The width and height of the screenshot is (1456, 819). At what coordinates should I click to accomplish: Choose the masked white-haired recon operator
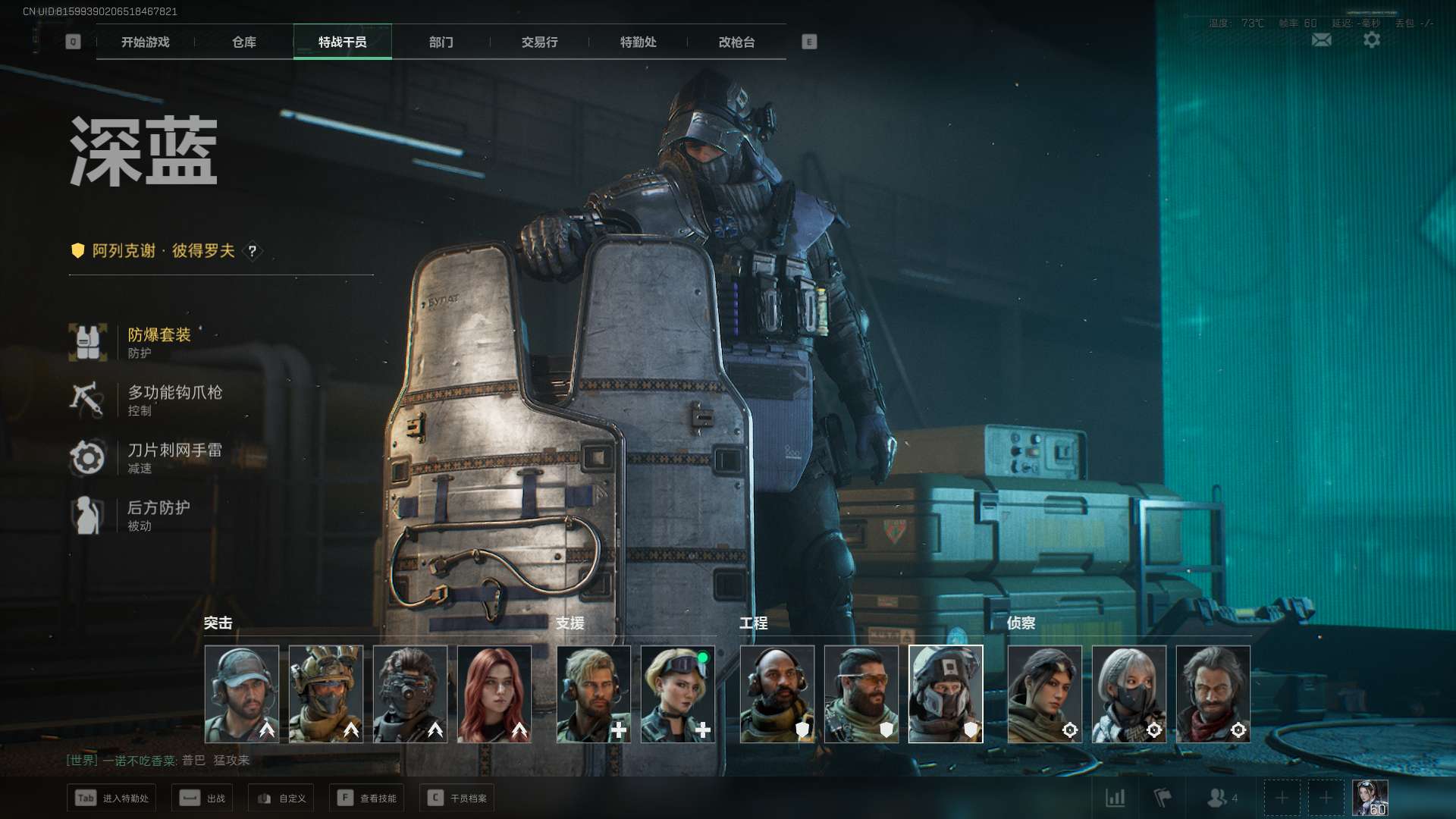pyautogui.click(x=1129, y=694)
